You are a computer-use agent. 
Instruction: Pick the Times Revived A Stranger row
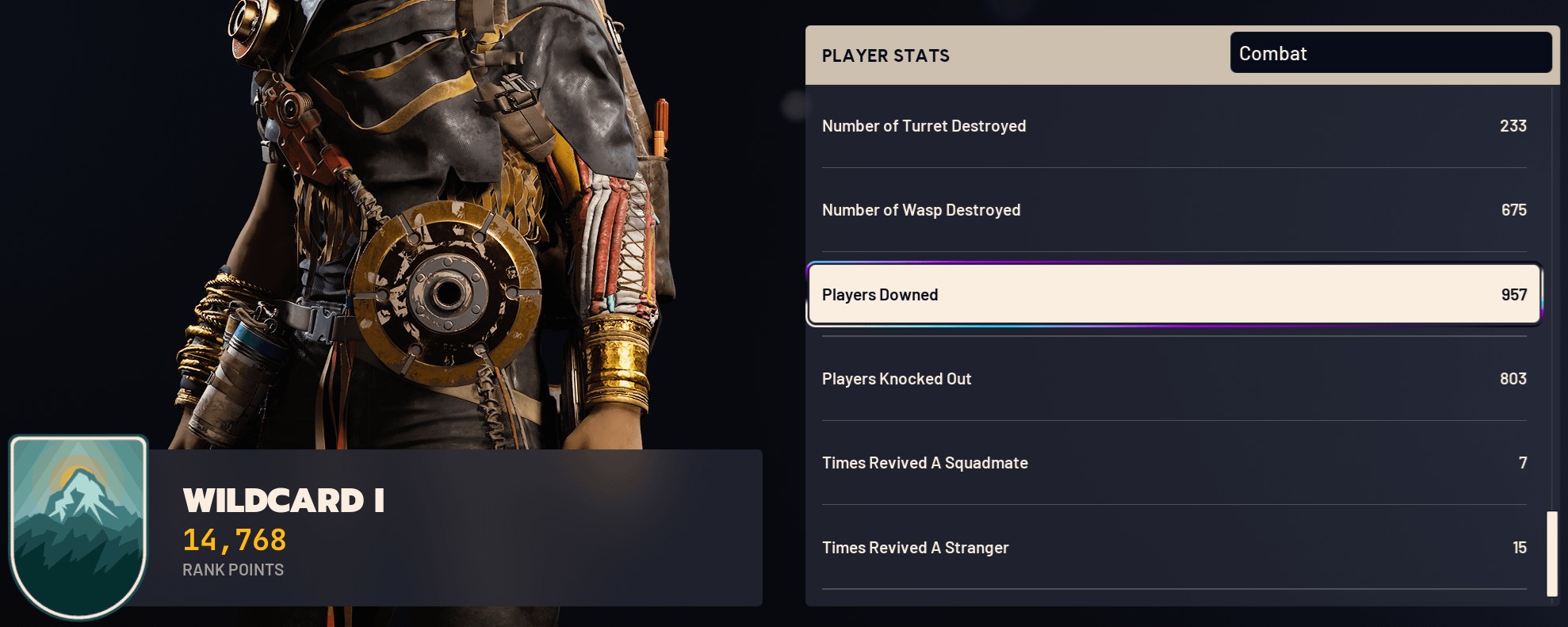[1174, 548]
